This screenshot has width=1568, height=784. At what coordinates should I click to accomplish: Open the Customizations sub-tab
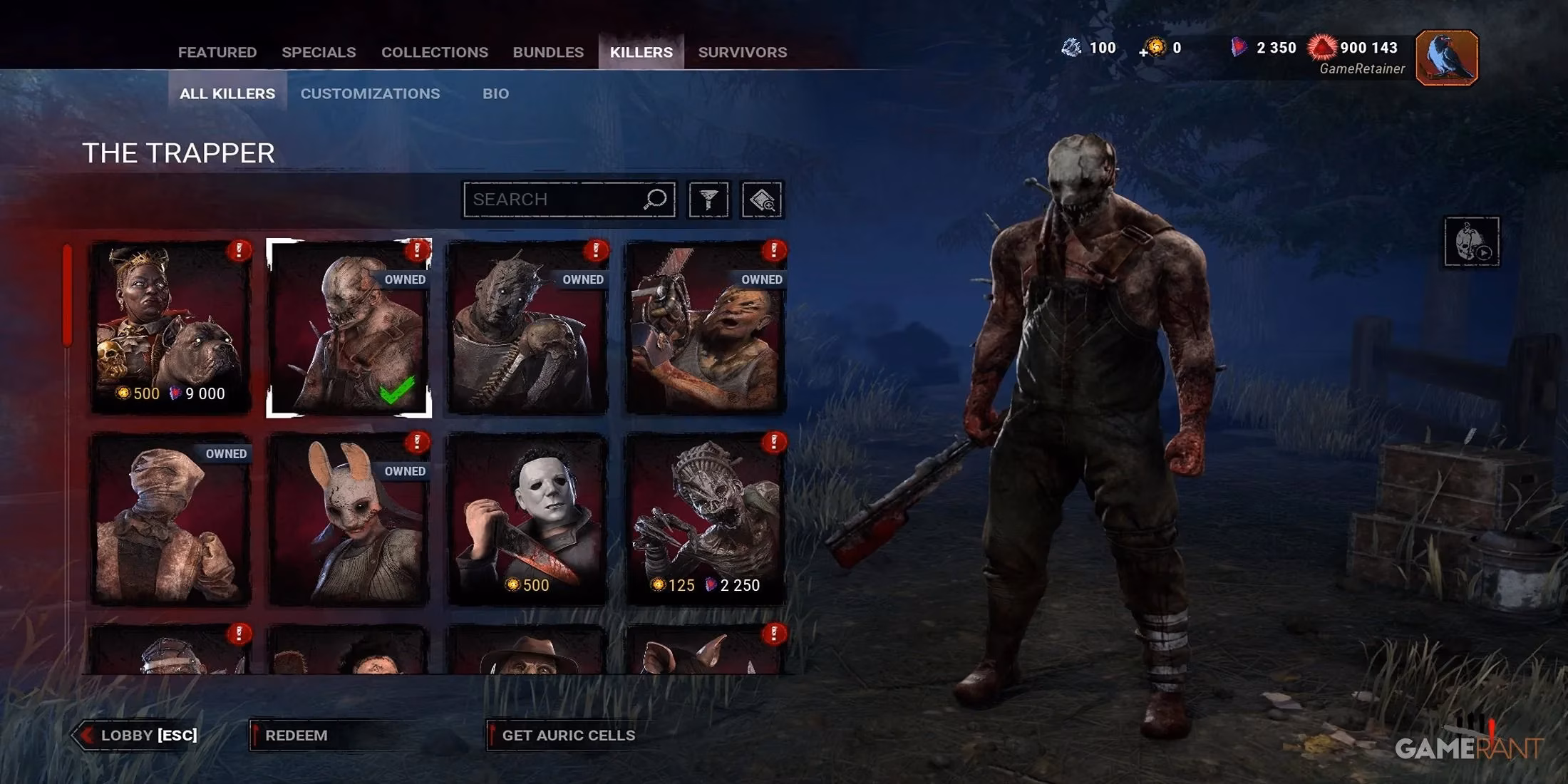point(370,93)
